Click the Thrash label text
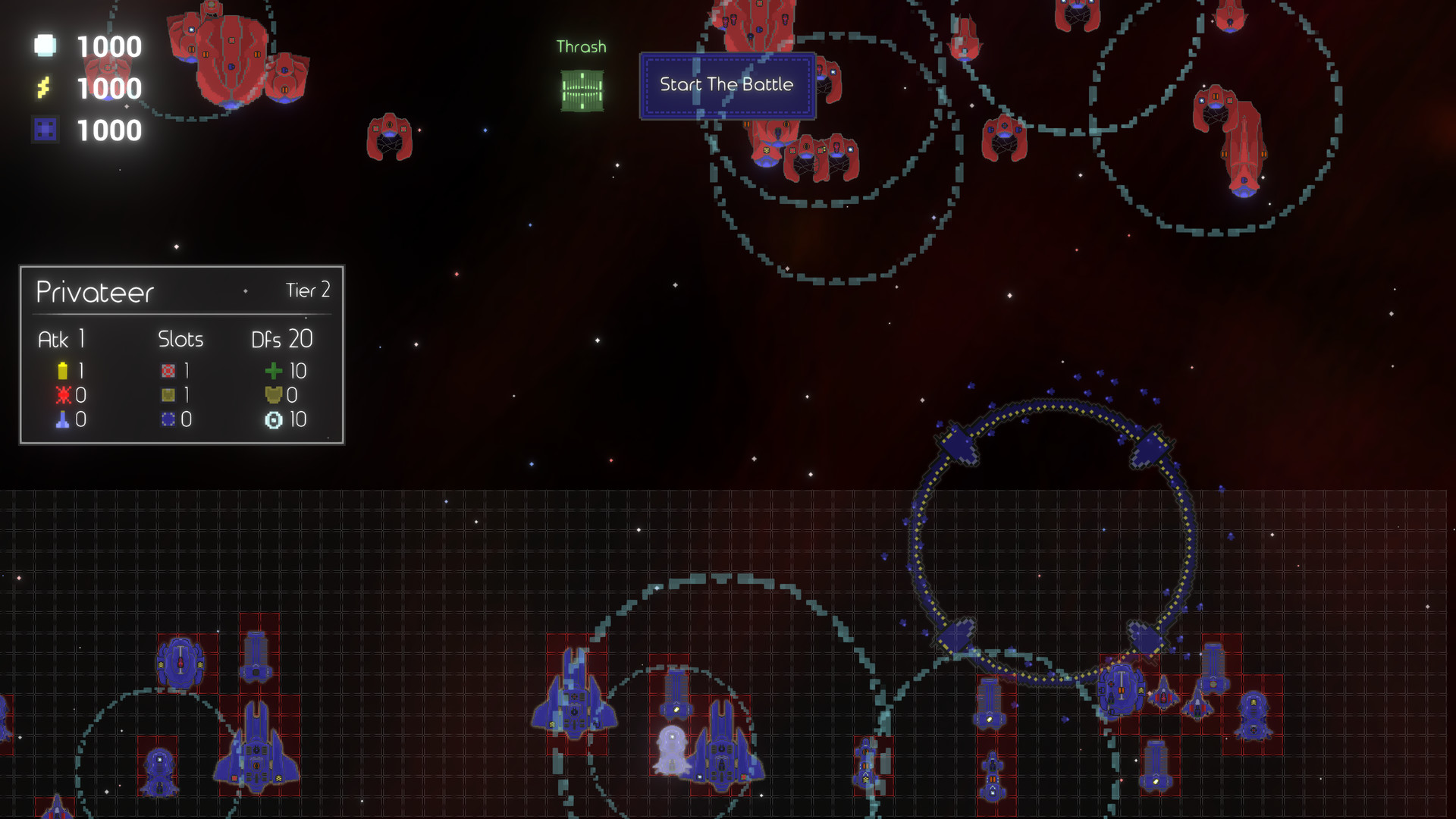This screenshot has height=819, width=1456. coord(581,46)
